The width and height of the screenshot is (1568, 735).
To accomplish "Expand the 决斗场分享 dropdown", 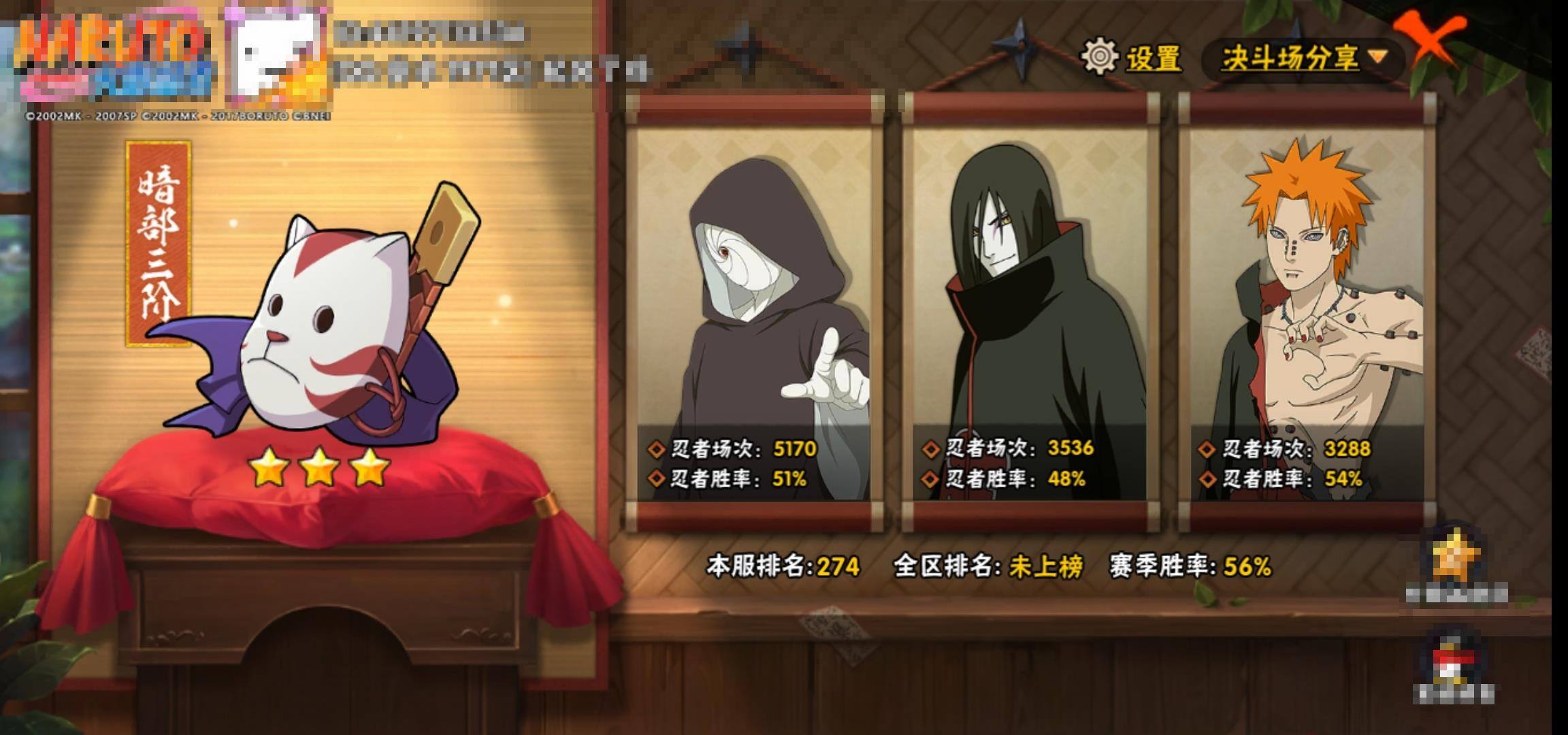I will point(1303,59).
